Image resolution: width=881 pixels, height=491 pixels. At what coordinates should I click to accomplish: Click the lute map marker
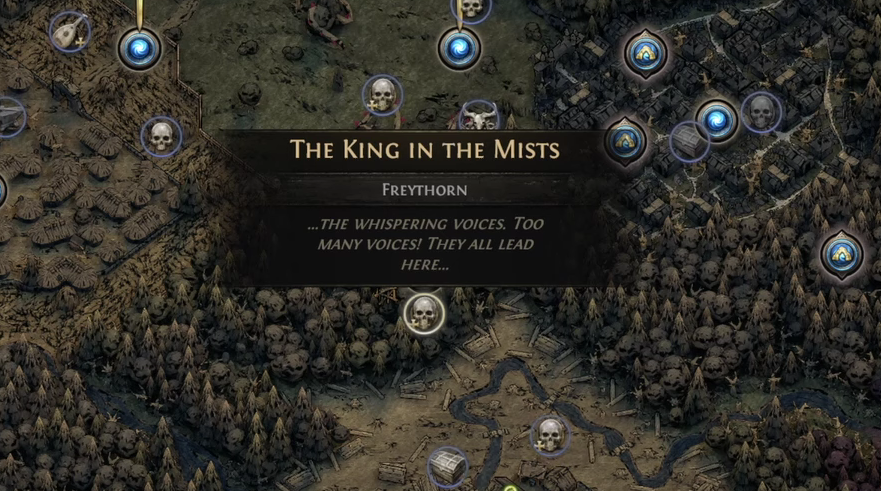tap(69, 32)
